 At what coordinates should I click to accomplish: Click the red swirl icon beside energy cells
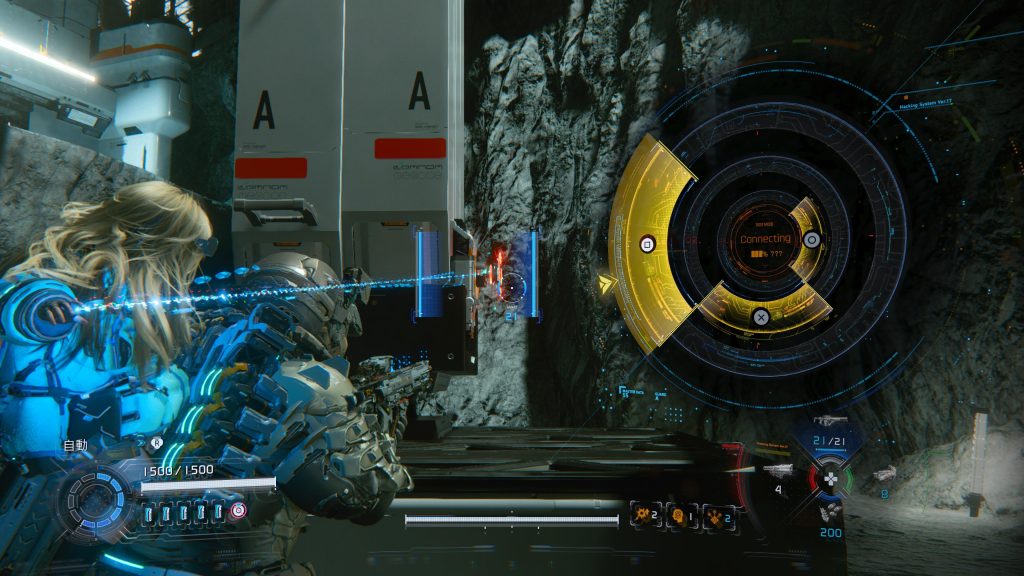pos(240,511)
